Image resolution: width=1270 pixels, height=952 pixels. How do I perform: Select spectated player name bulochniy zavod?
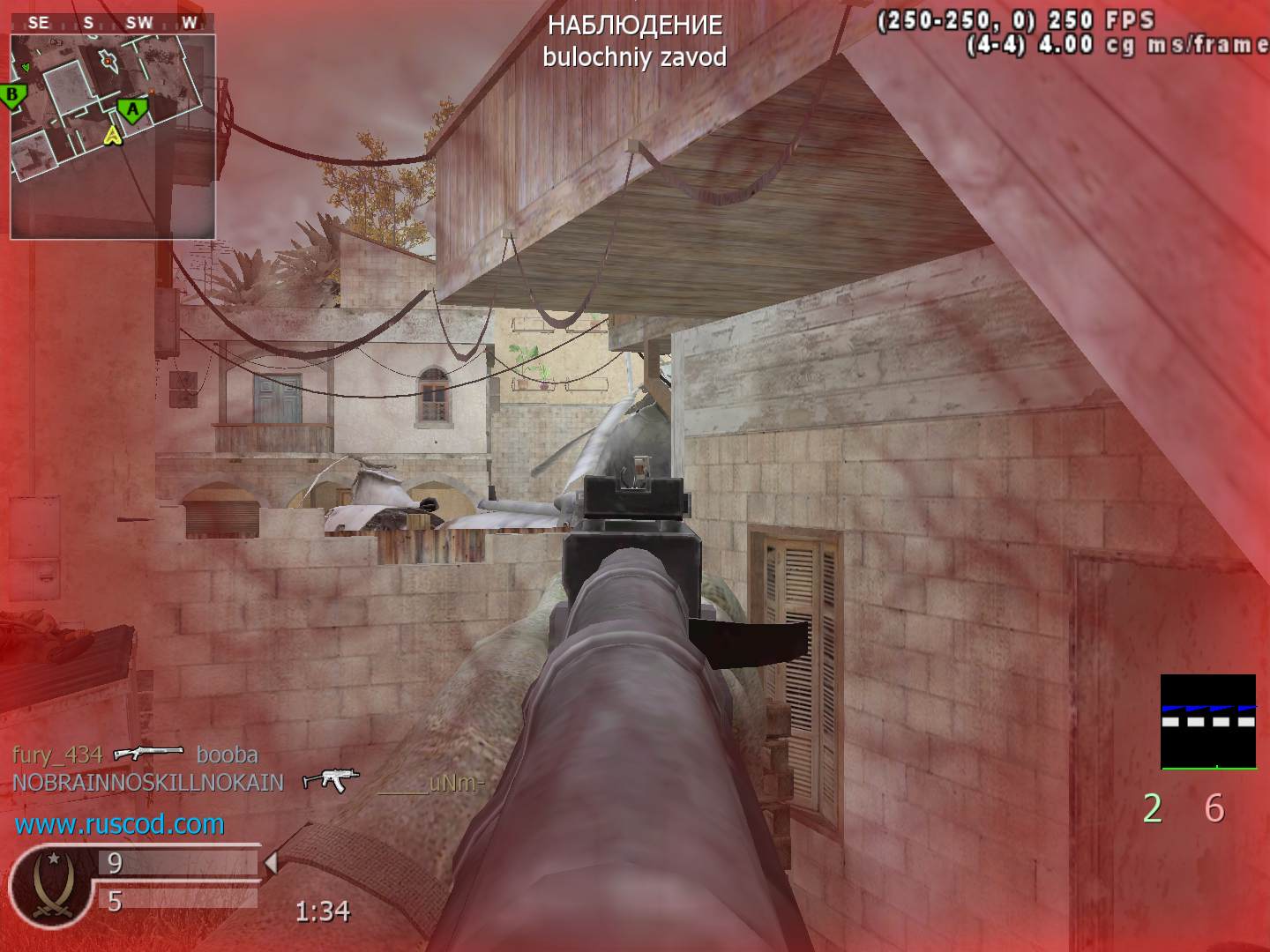pyautogui.click(x=634, y=57)
